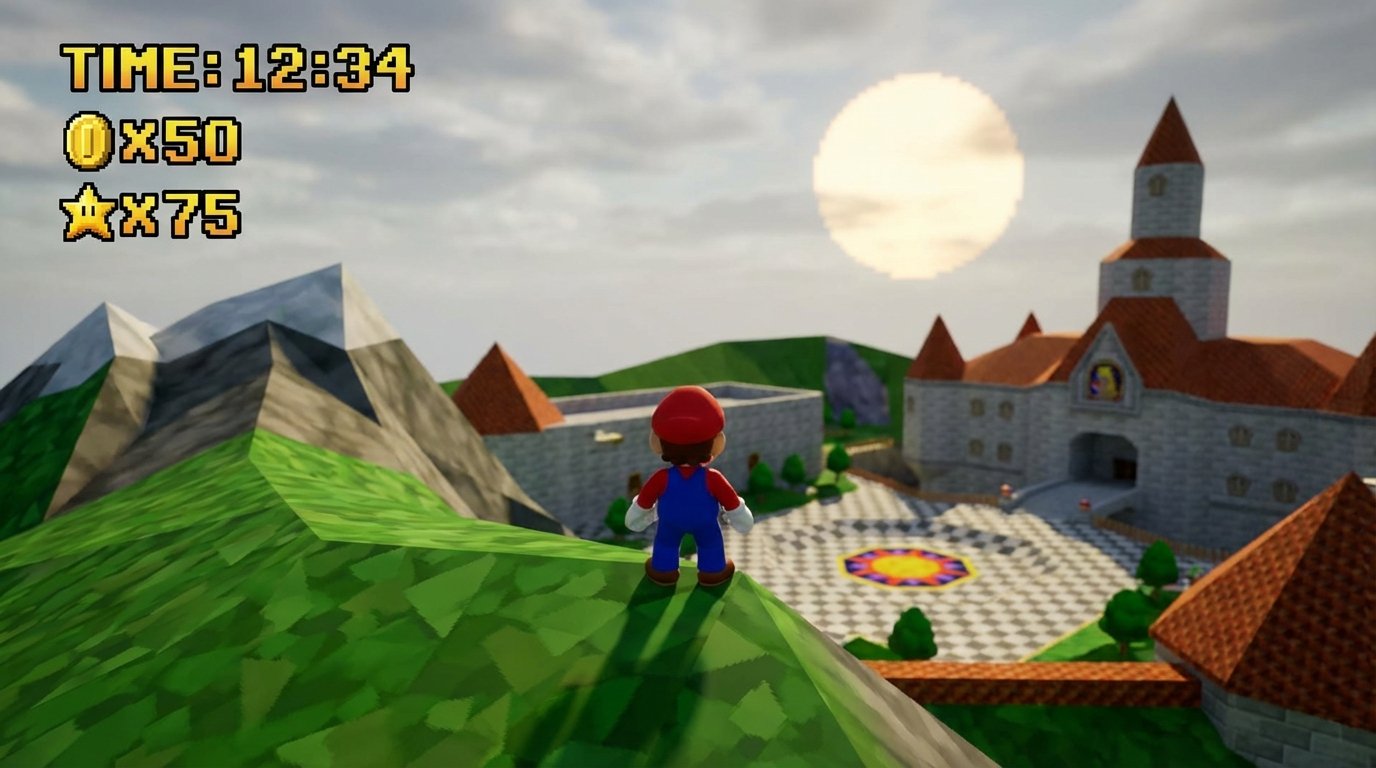
Task: Select Mario's red cap
Action: tap(688, 412)
